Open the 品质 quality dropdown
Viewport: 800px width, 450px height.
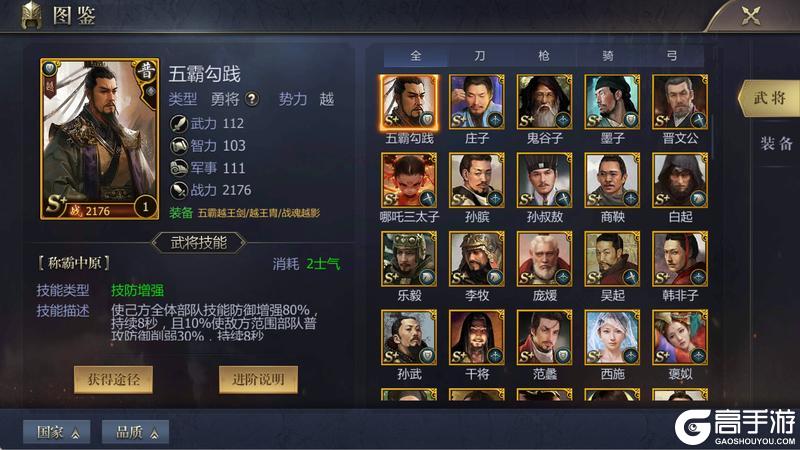[x=135, y=432]
